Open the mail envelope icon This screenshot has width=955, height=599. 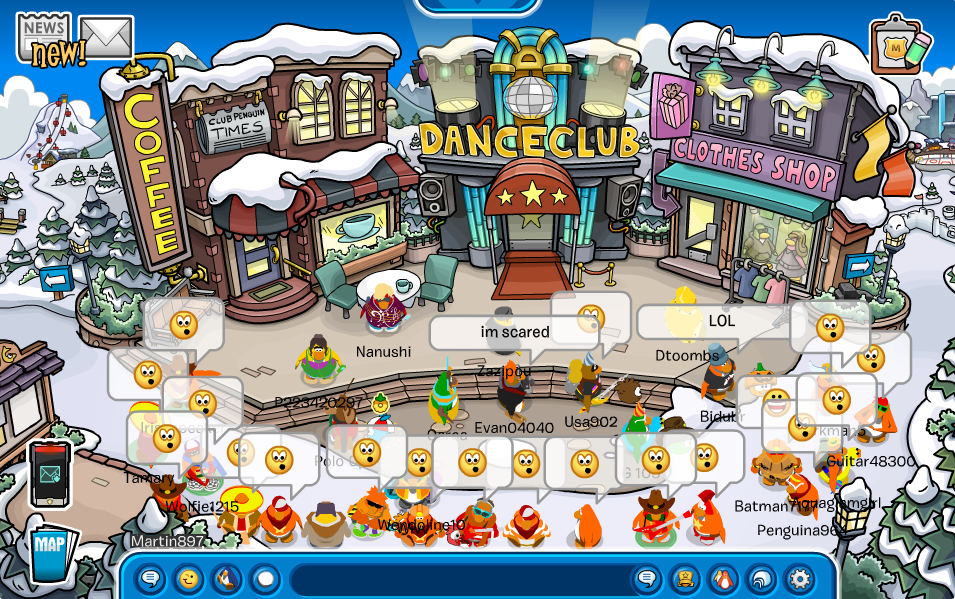(106, 38)
